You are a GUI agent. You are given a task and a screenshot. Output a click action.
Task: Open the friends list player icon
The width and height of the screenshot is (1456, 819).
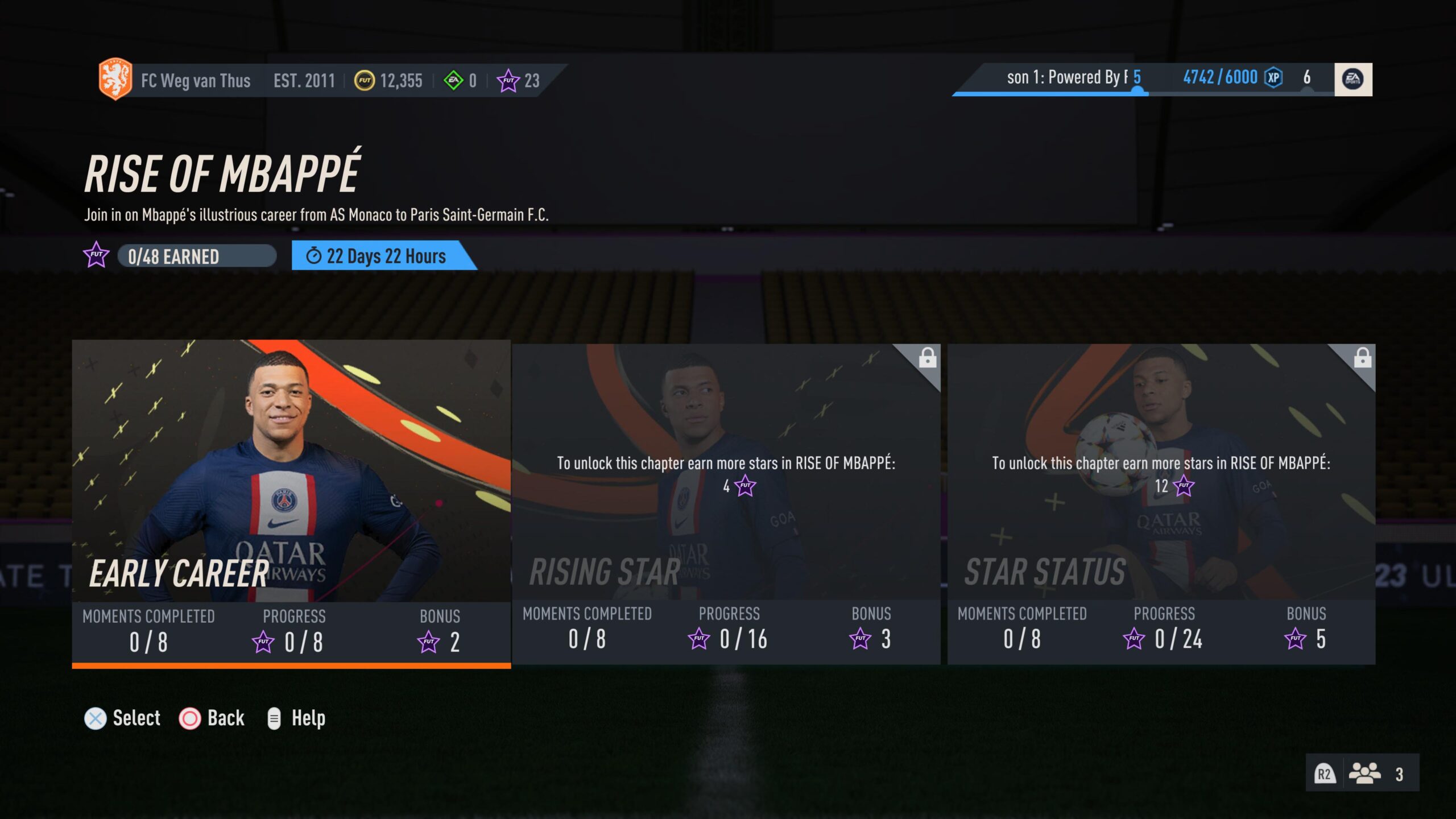pos(1364,773)
